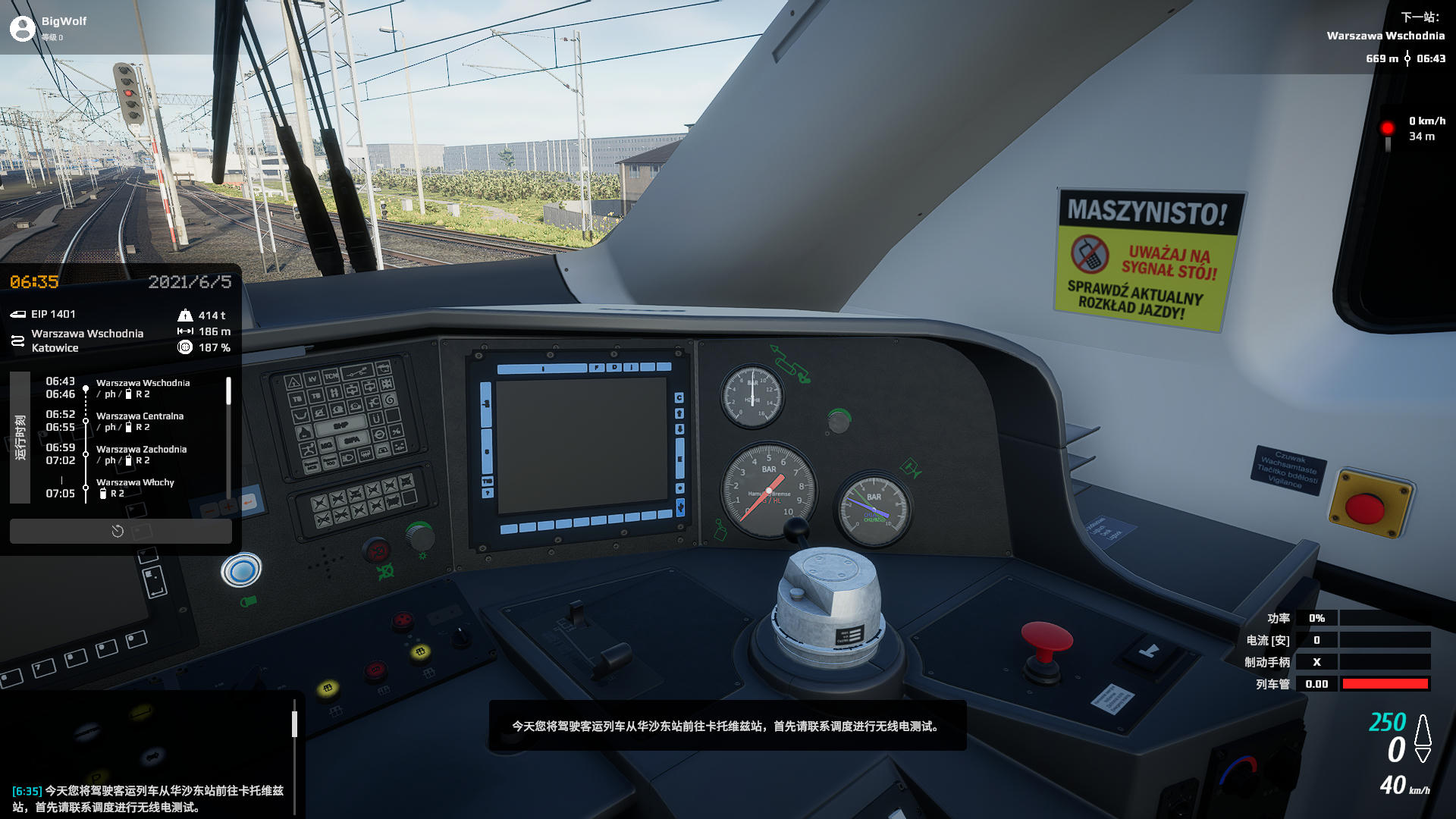The height and width of the screenshot is (819, 1456).
Task: Select the Warszawa Wschodnia timetable row
Action: tap(143, 388)
